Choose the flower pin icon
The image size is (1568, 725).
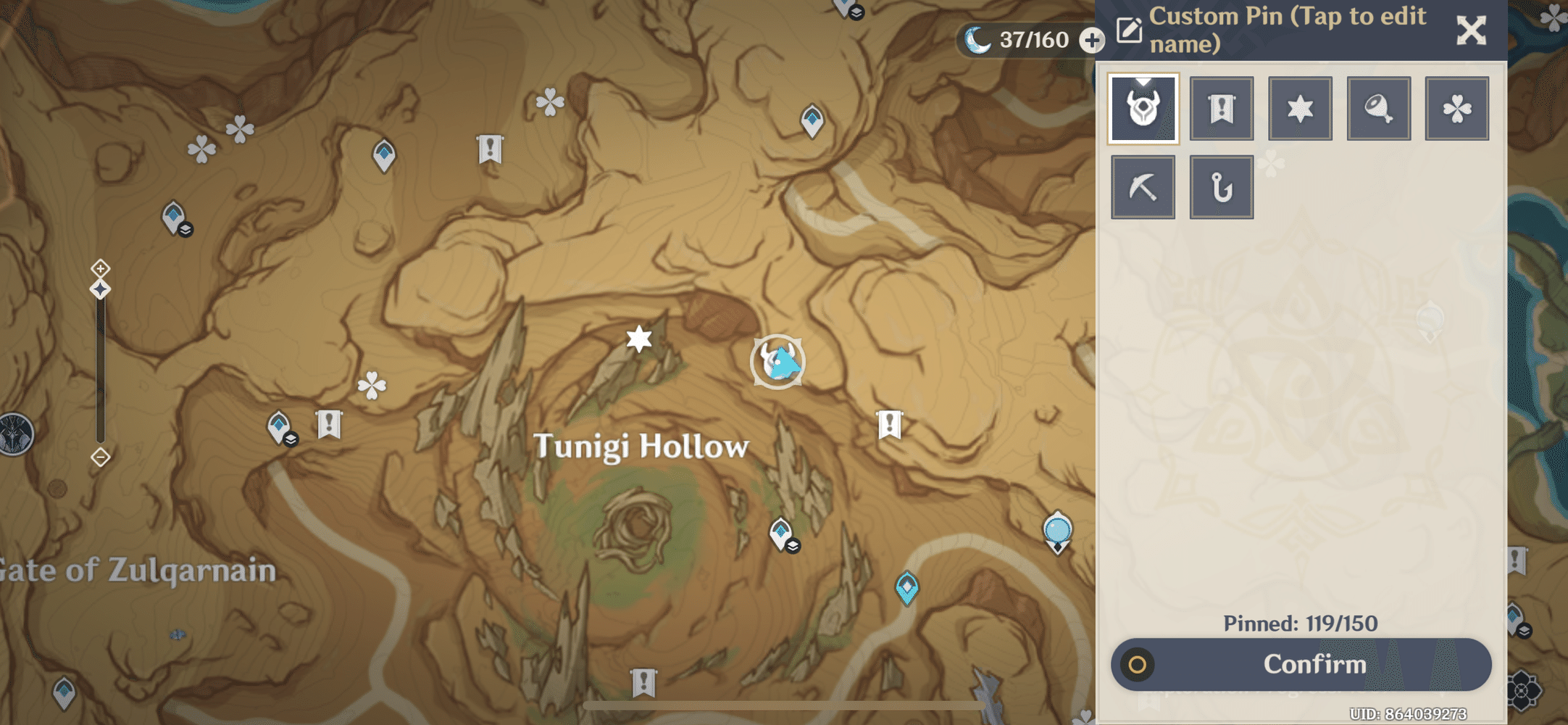tap(1457, 107)
